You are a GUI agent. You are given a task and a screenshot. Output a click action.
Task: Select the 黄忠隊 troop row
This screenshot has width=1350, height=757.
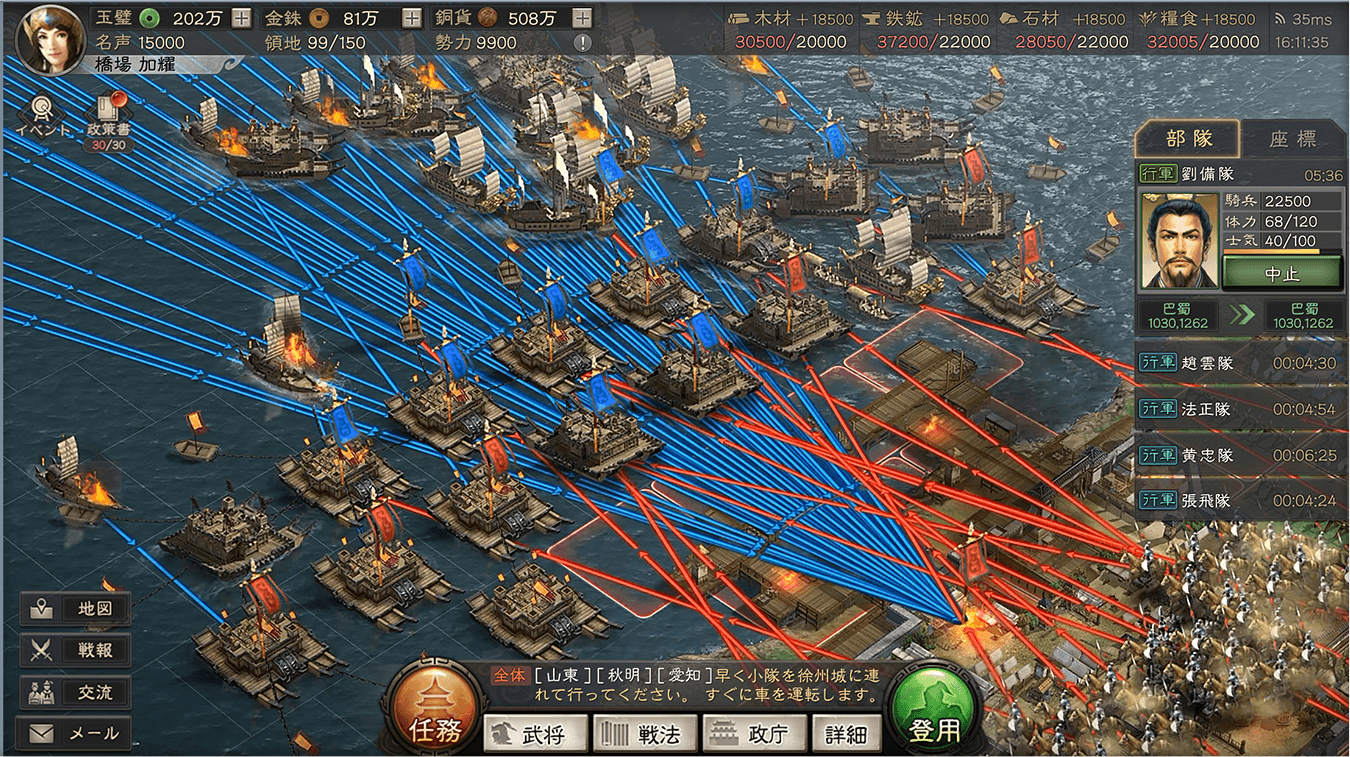click(1240, 455)
